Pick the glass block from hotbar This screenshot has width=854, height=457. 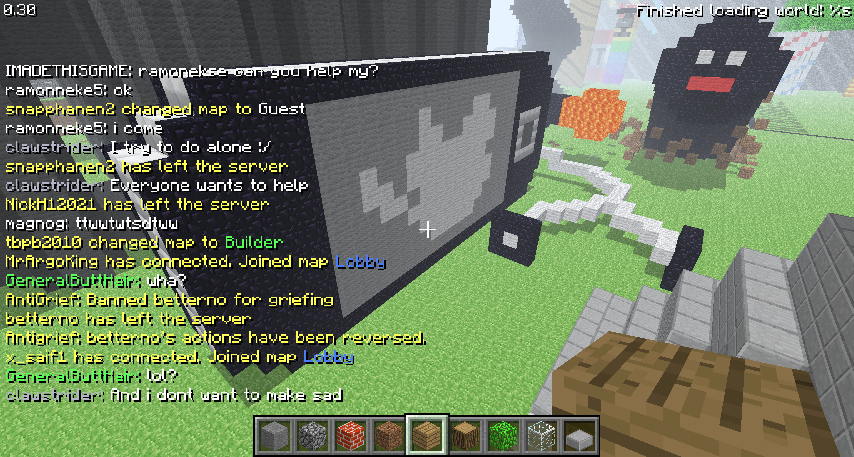pyautogui.click(x=540, y=436)
